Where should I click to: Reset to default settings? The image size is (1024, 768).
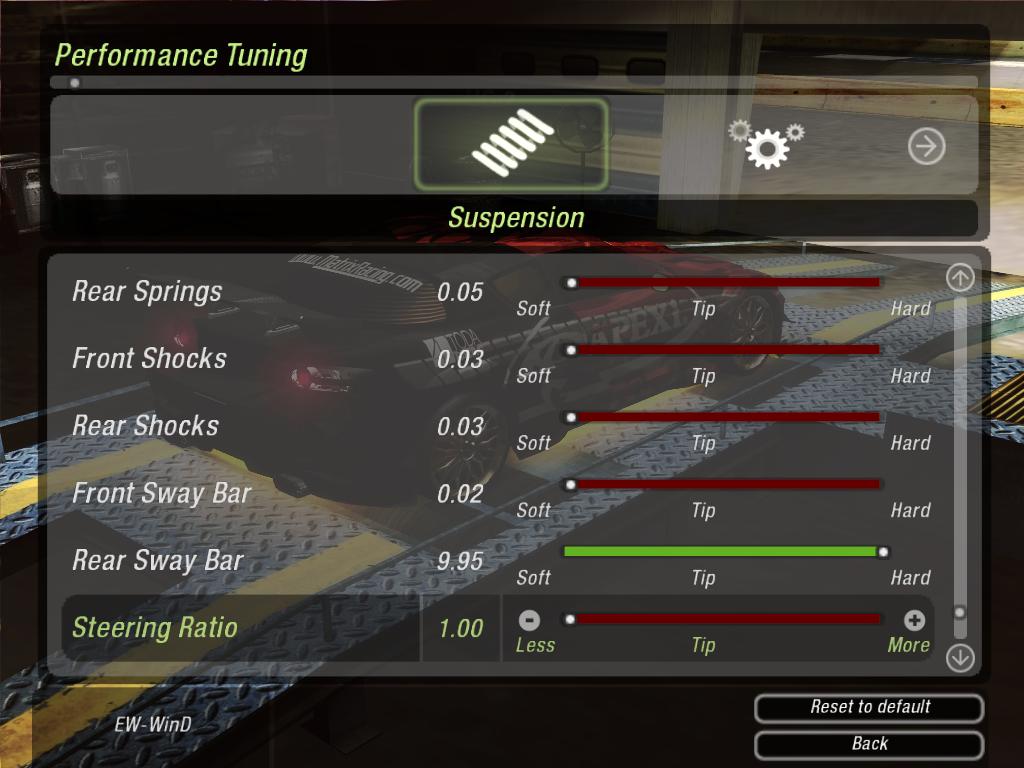pos(869,707)
